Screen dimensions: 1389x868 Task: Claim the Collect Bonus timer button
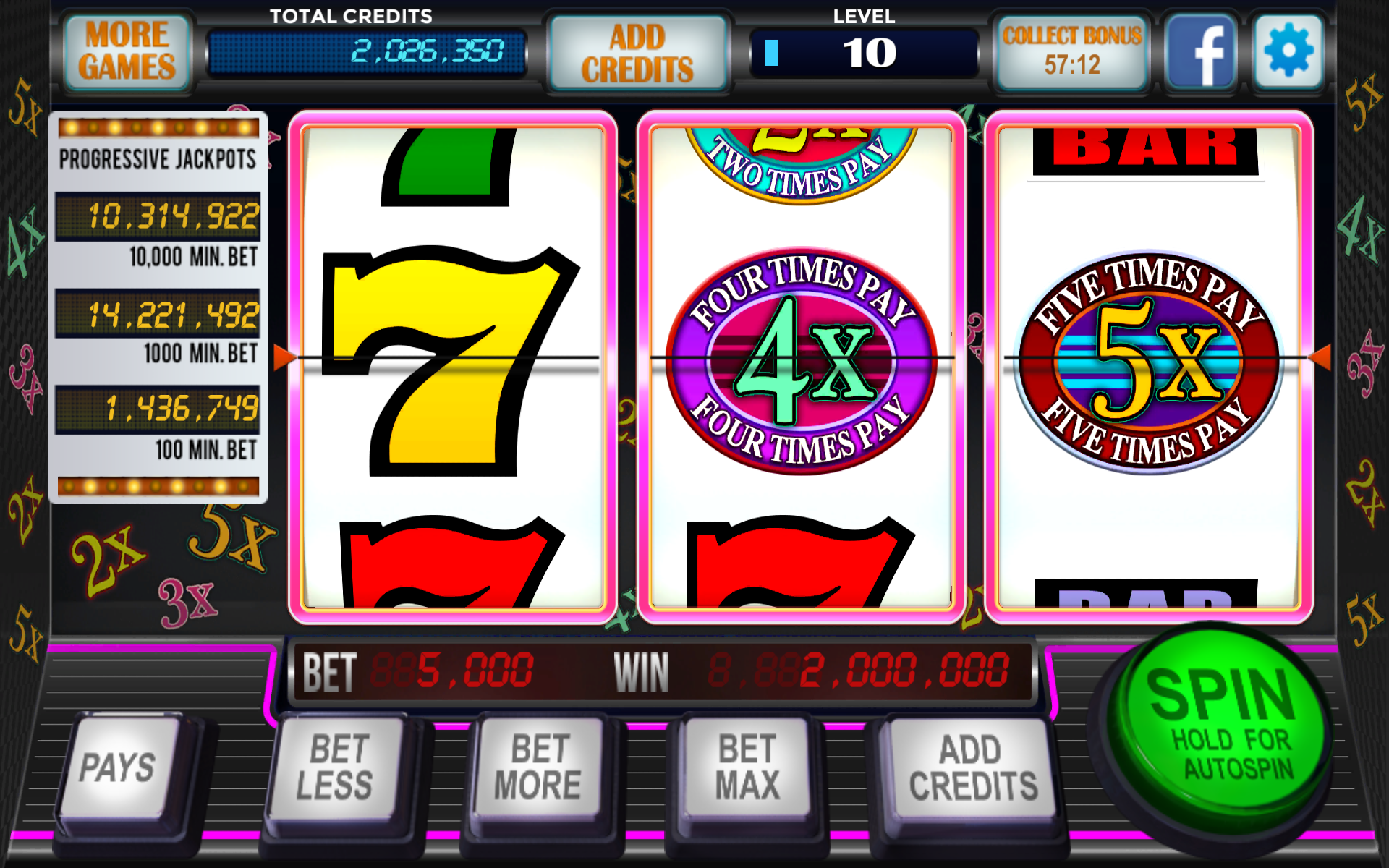point(1071,52)
